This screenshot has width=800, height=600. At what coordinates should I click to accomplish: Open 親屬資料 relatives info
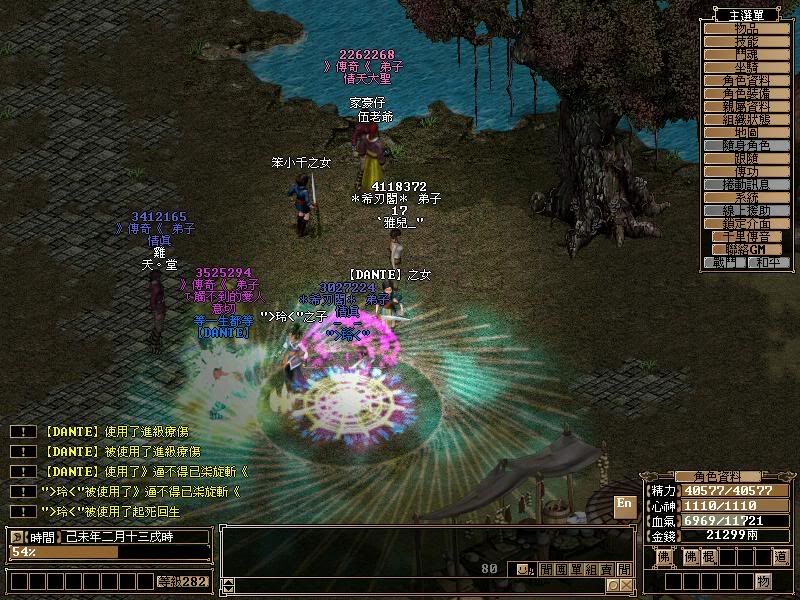click(x=747, y=106)
